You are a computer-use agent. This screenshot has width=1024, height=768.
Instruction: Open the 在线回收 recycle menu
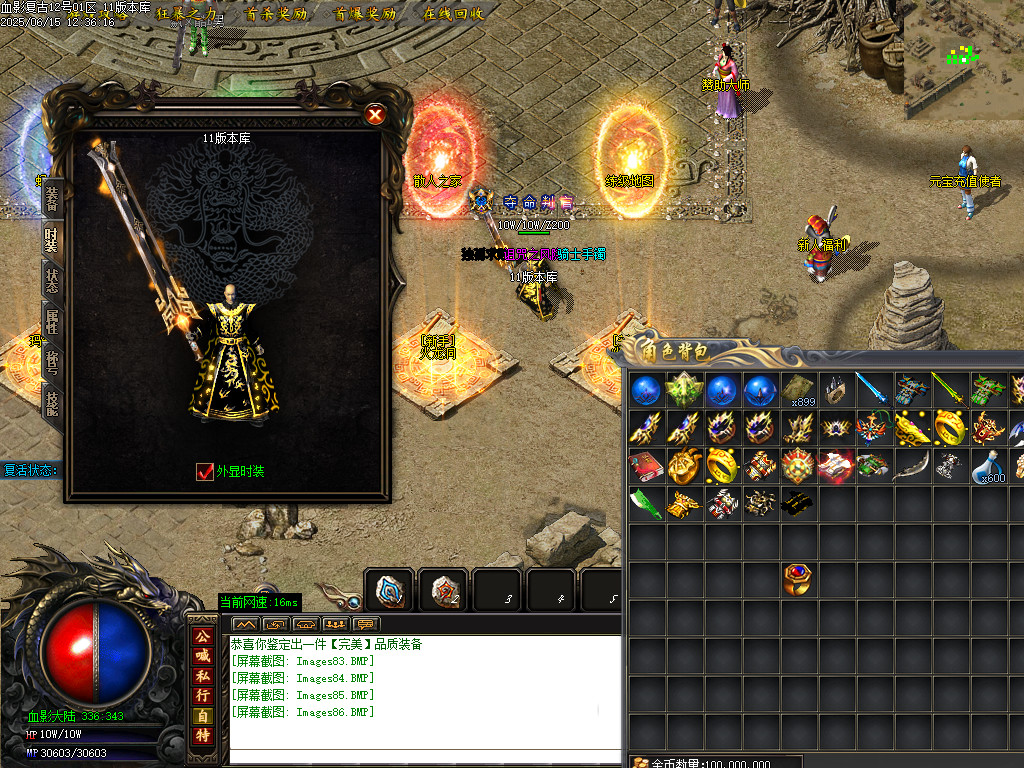pyautogui.click(x=453, y=14)
